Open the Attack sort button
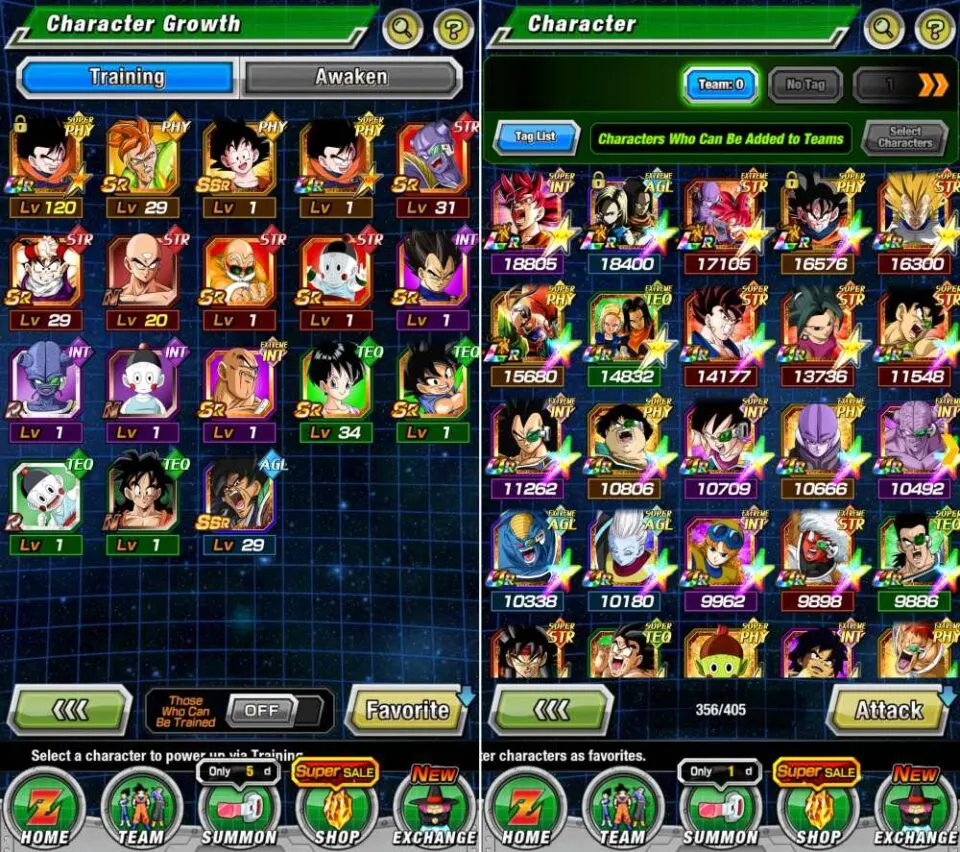Image resolution: width=960 pixels, height=852 pixels. tap(889, 710)
